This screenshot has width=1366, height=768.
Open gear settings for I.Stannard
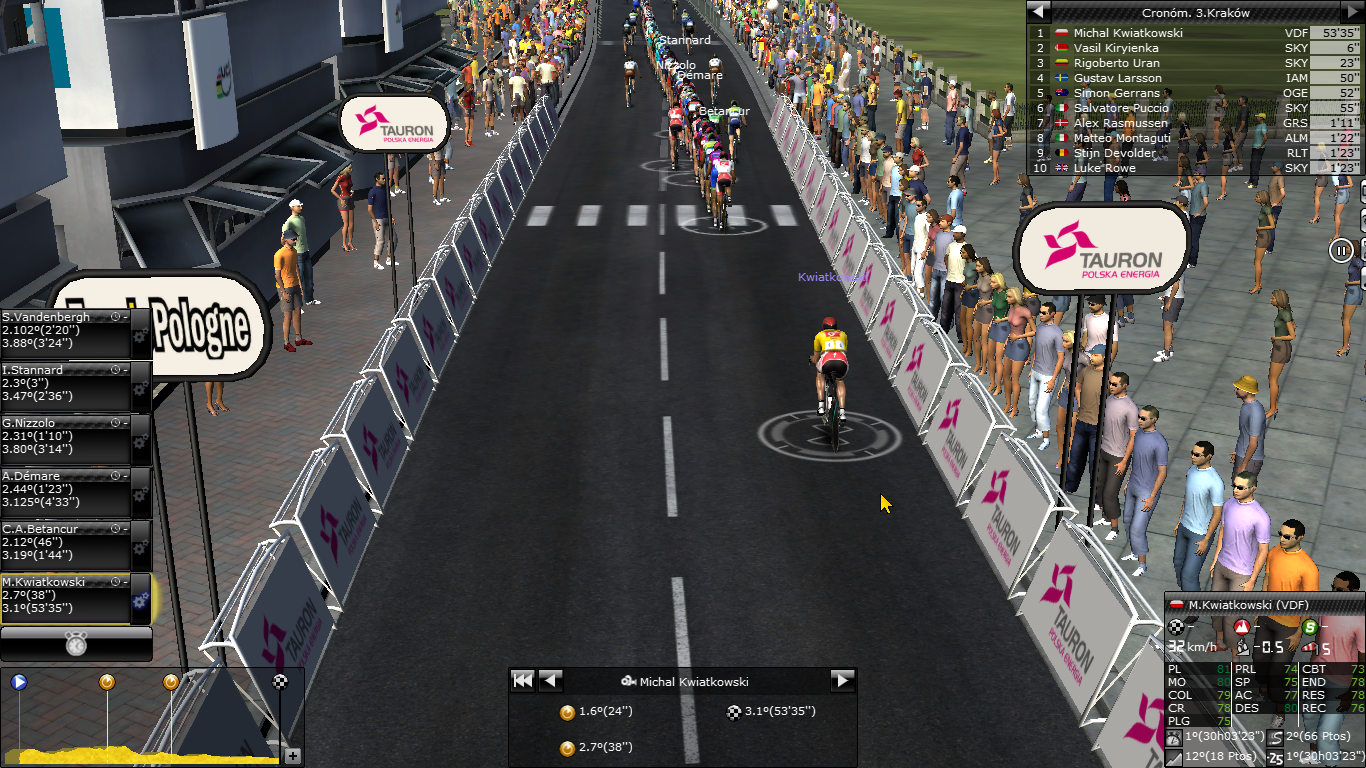coord(140,388)
